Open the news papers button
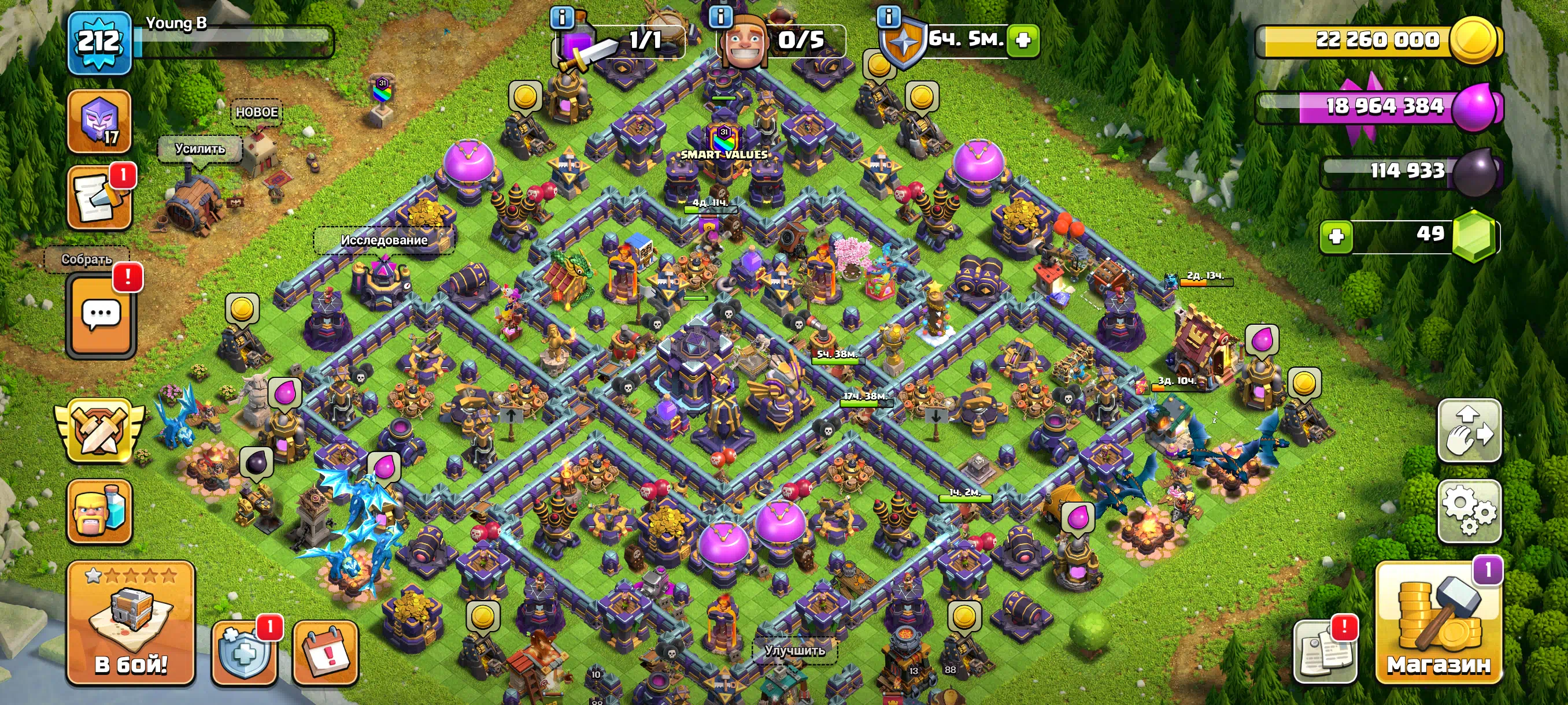Screen dimensions: 1568x705 coord(1325,652)
